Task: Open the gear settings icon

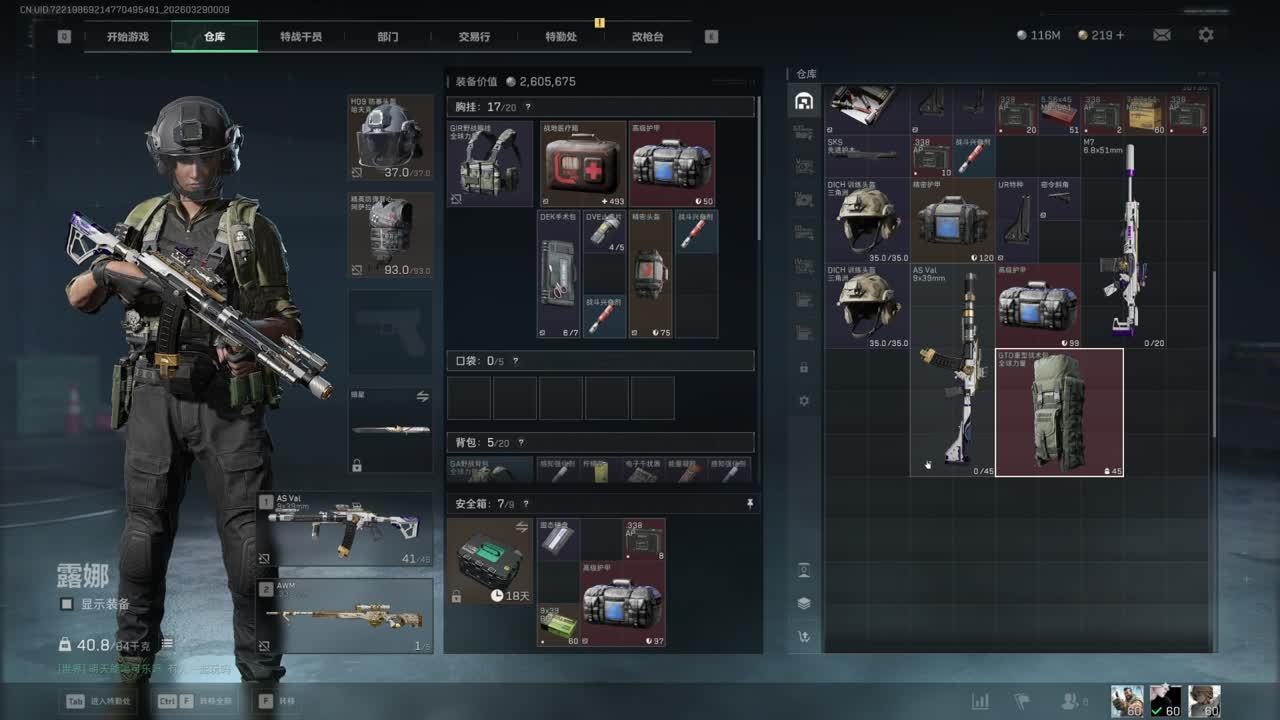Action: coord(1206,35)
